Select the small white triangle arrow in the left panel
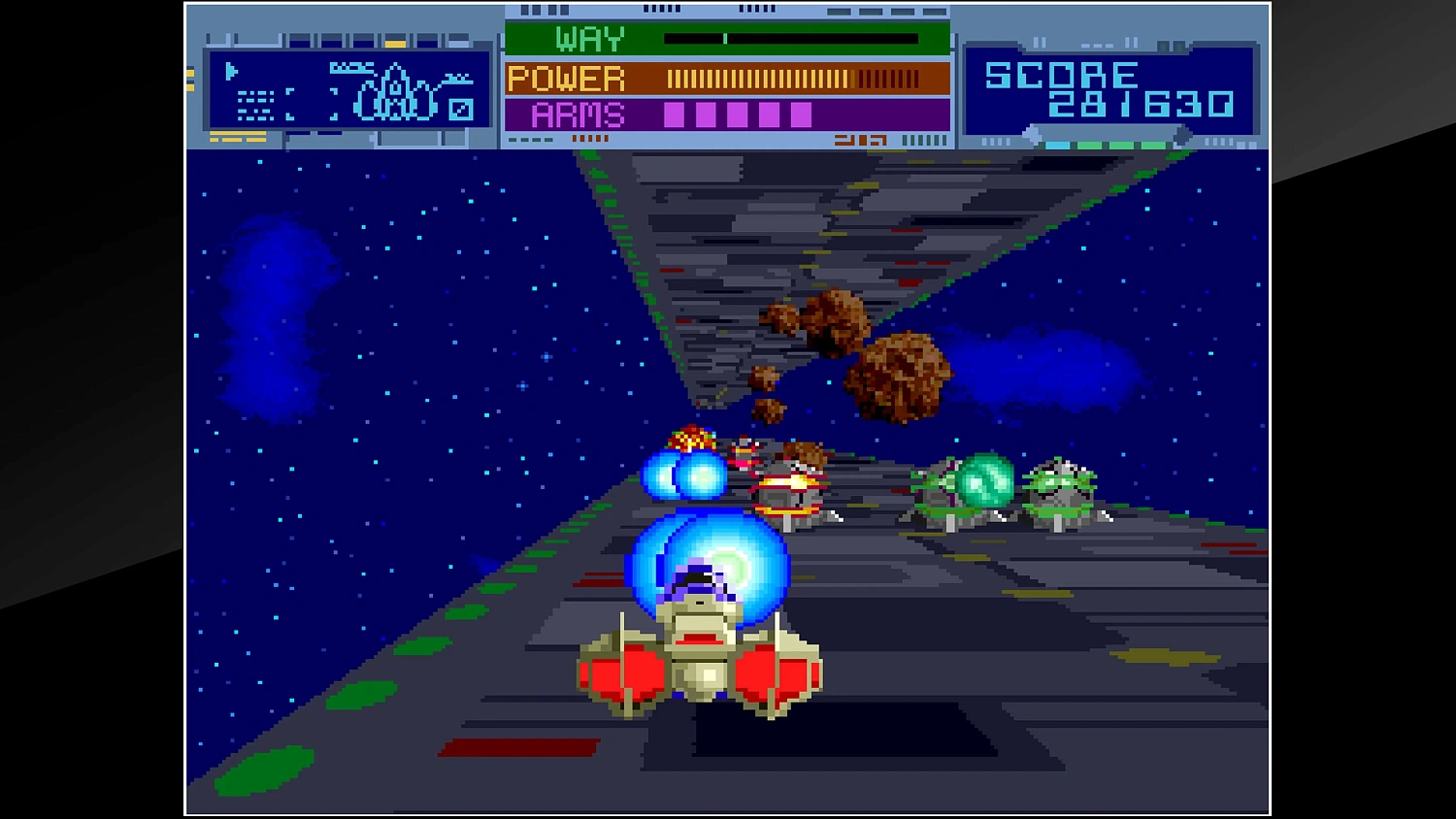Screen dimensions: 1456x819 [x=231, y=70]
